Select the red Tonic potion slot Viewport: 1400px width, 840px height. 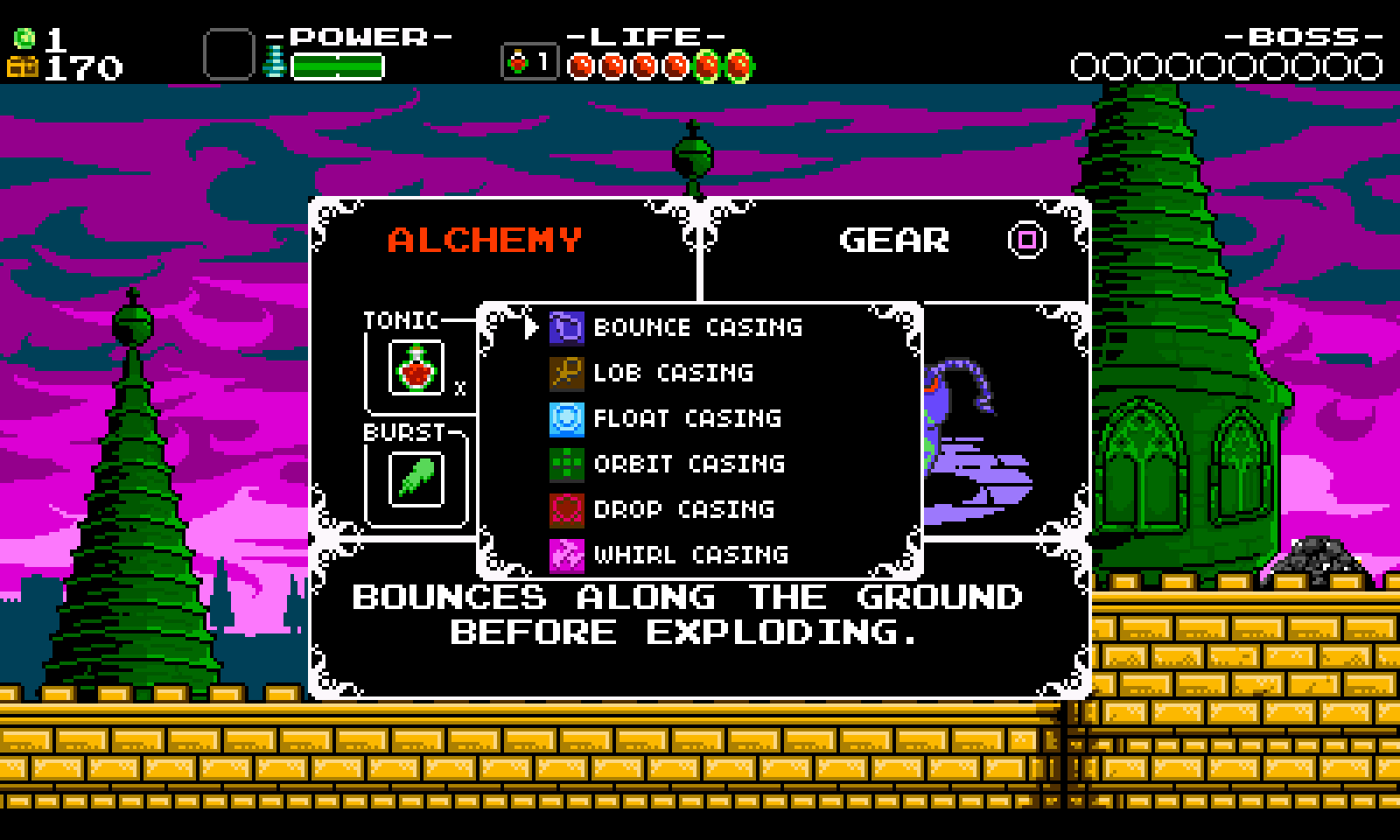(416, 368)
